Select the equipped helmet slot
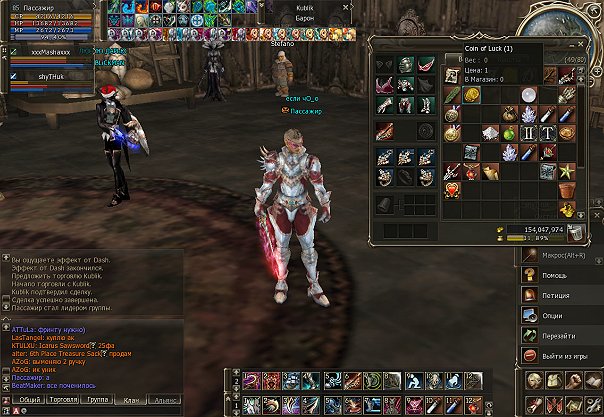The height and width of the screenshot is (417, 604). (404, 64)
